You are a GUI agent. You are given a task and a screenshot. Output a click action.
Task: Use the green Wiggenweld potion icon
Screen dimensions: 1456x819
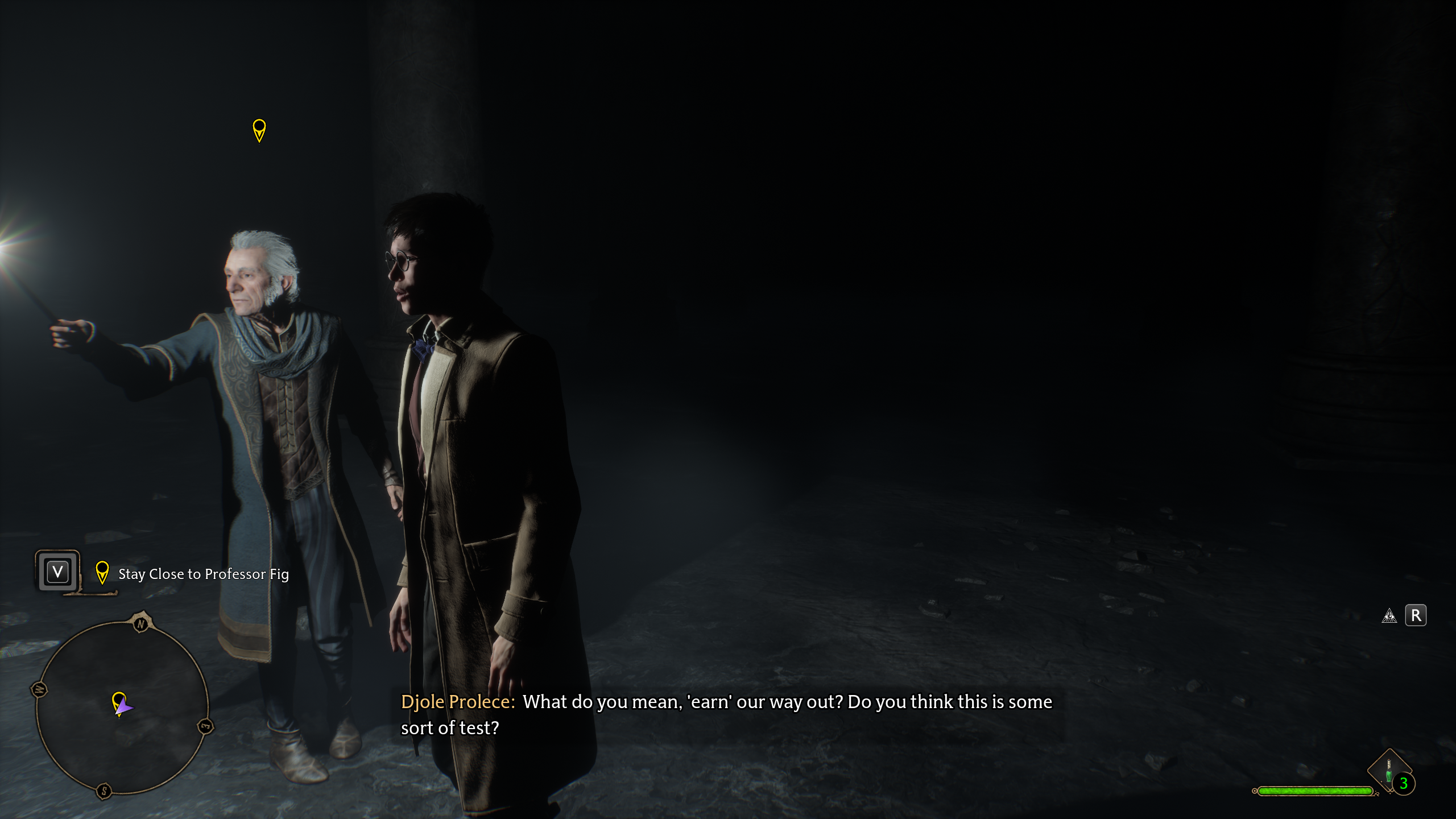coord(1388,772)
